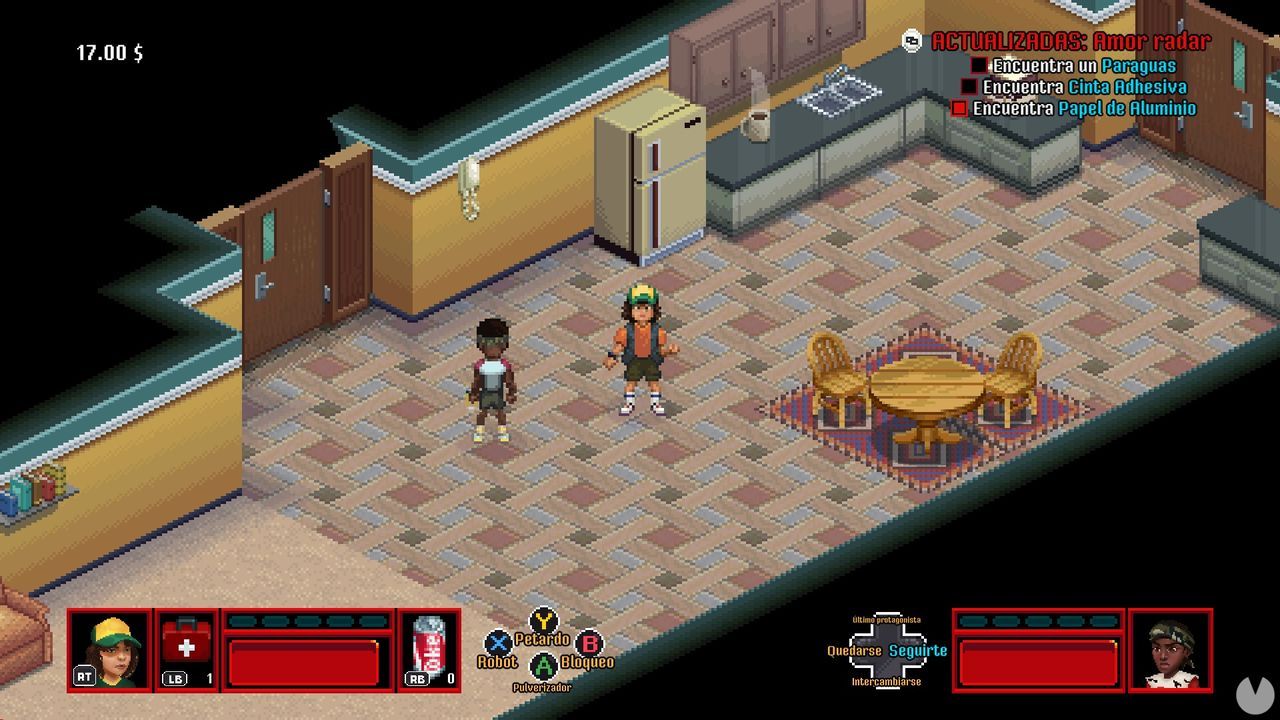Use the Pulverizador on the A button icon
1280x720 pixels.
543,668
